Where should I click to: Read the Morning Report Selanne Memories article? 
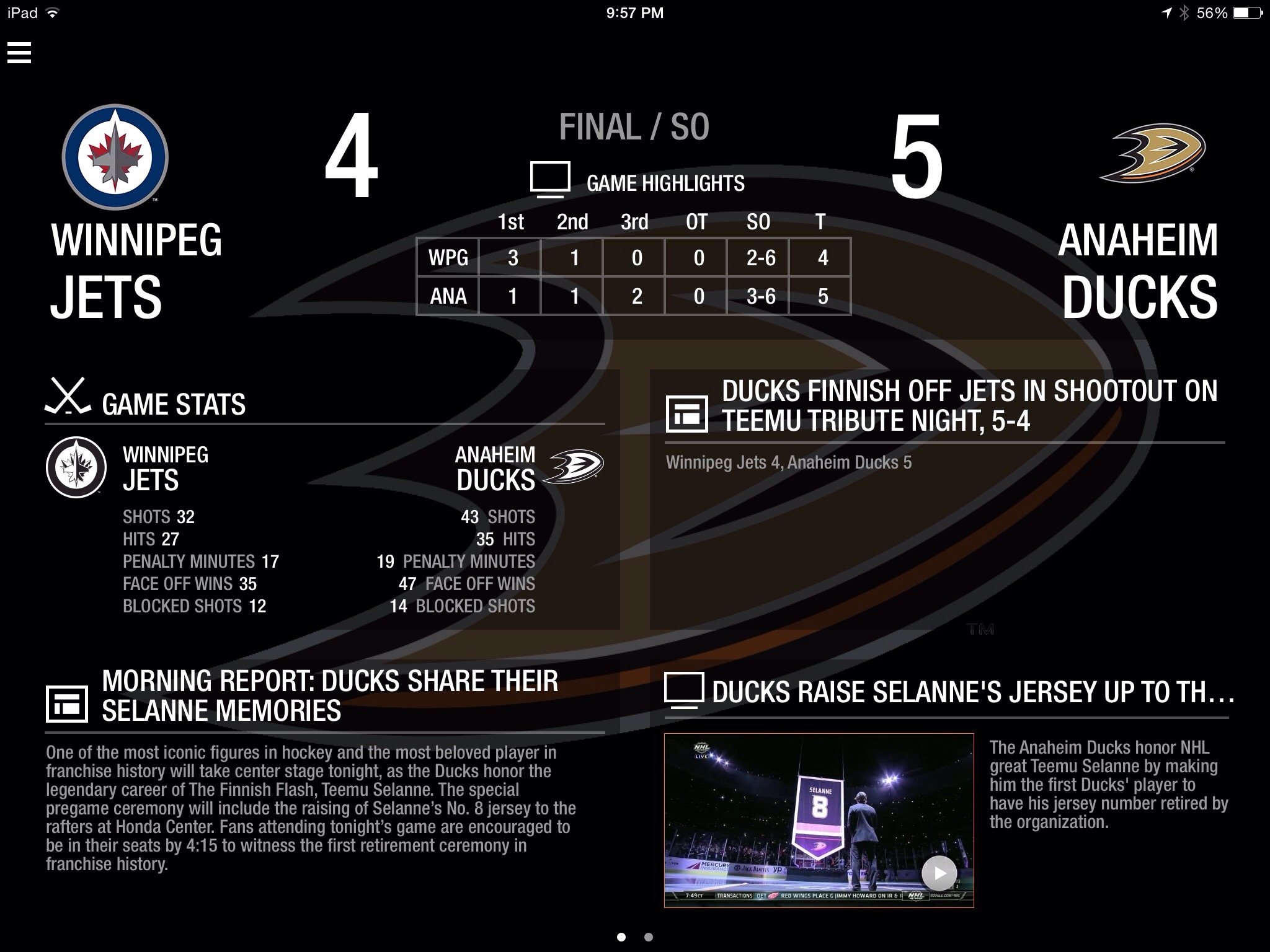(x=329, y=695)
